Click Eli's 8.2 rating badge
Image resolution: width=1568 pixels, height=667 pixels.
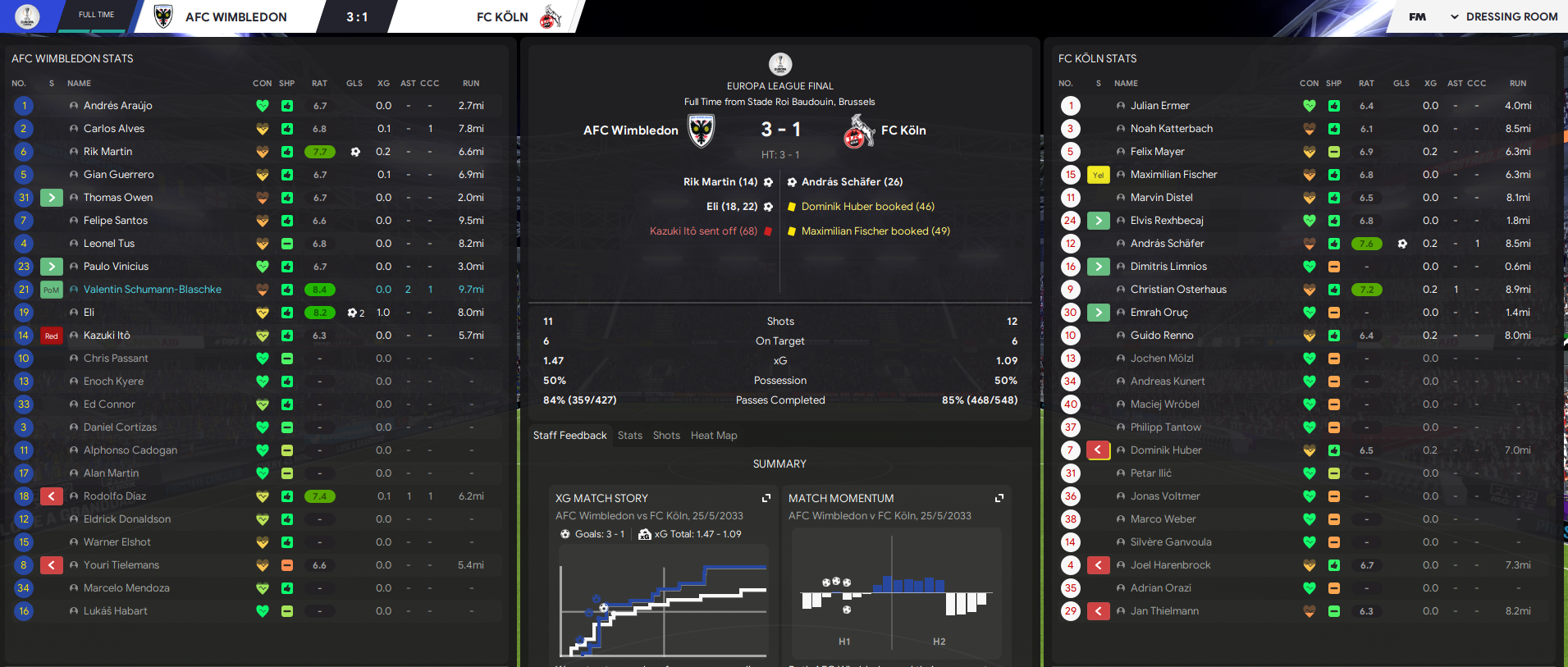(x=319, y=312)
